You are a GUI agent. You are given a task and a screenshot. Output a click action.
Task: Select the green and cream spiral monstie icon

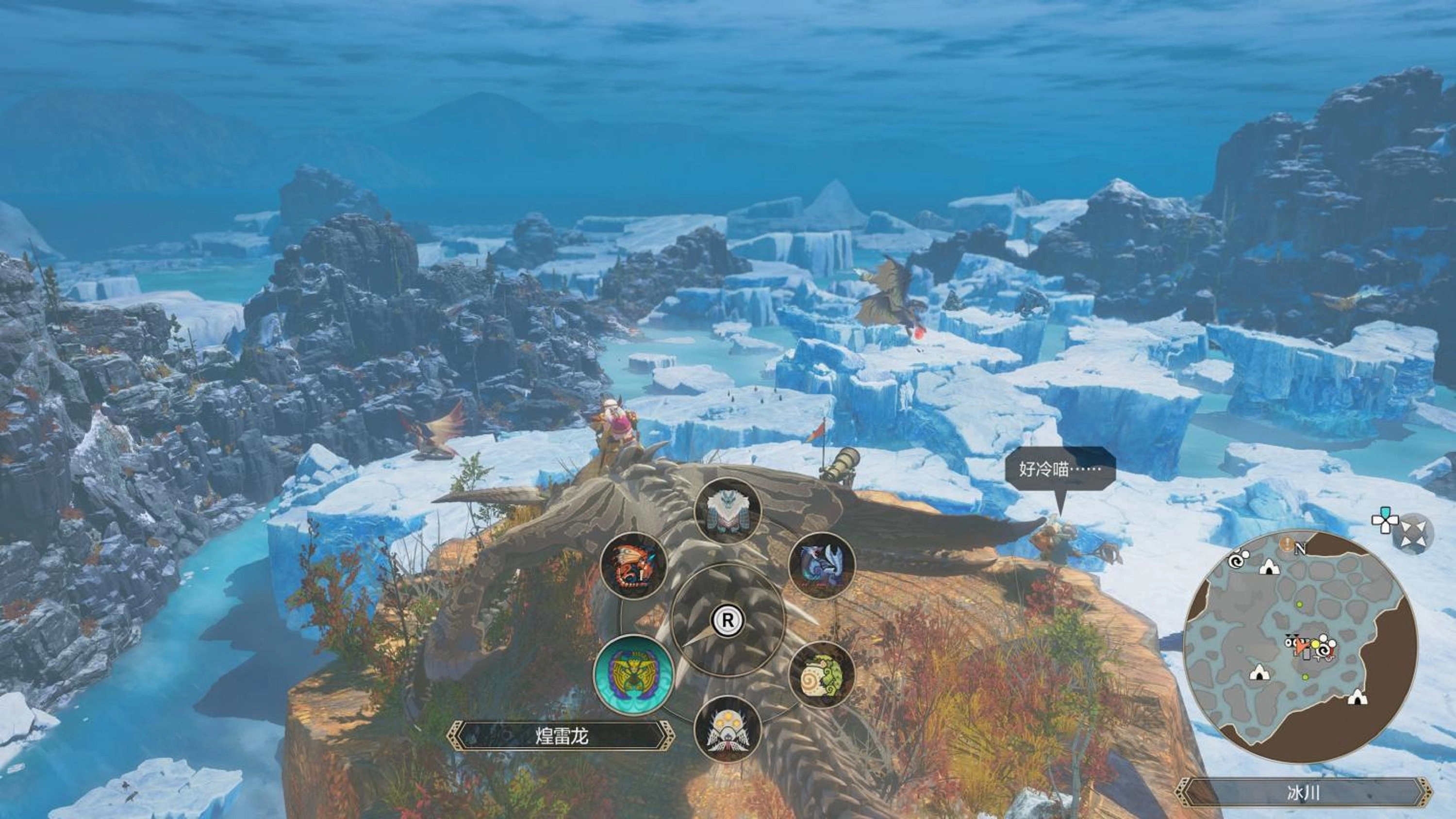[x=821, y=675]
